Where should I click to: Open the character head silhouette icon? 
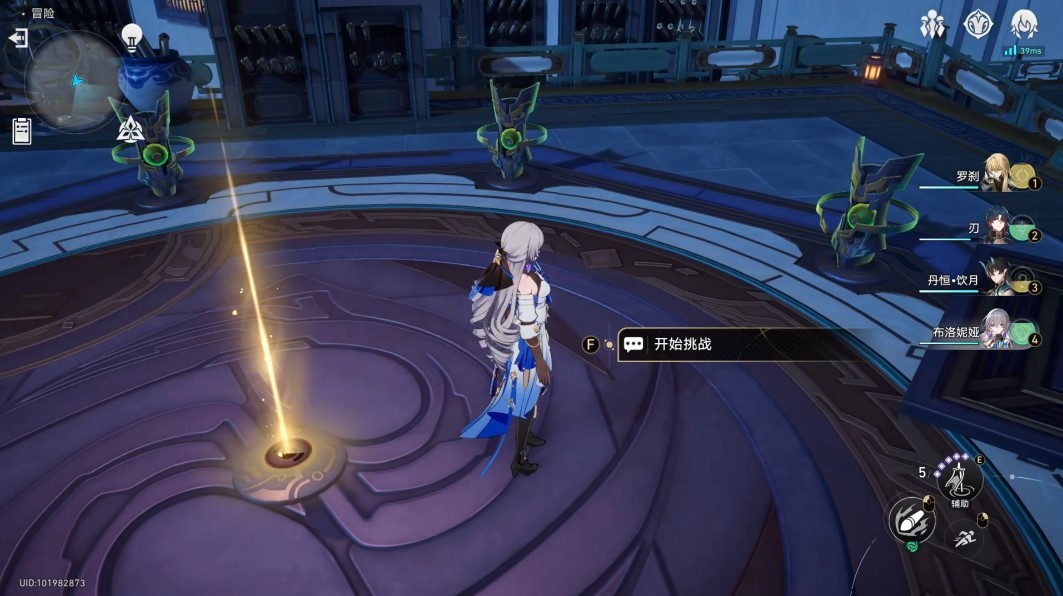[1023, 22]
